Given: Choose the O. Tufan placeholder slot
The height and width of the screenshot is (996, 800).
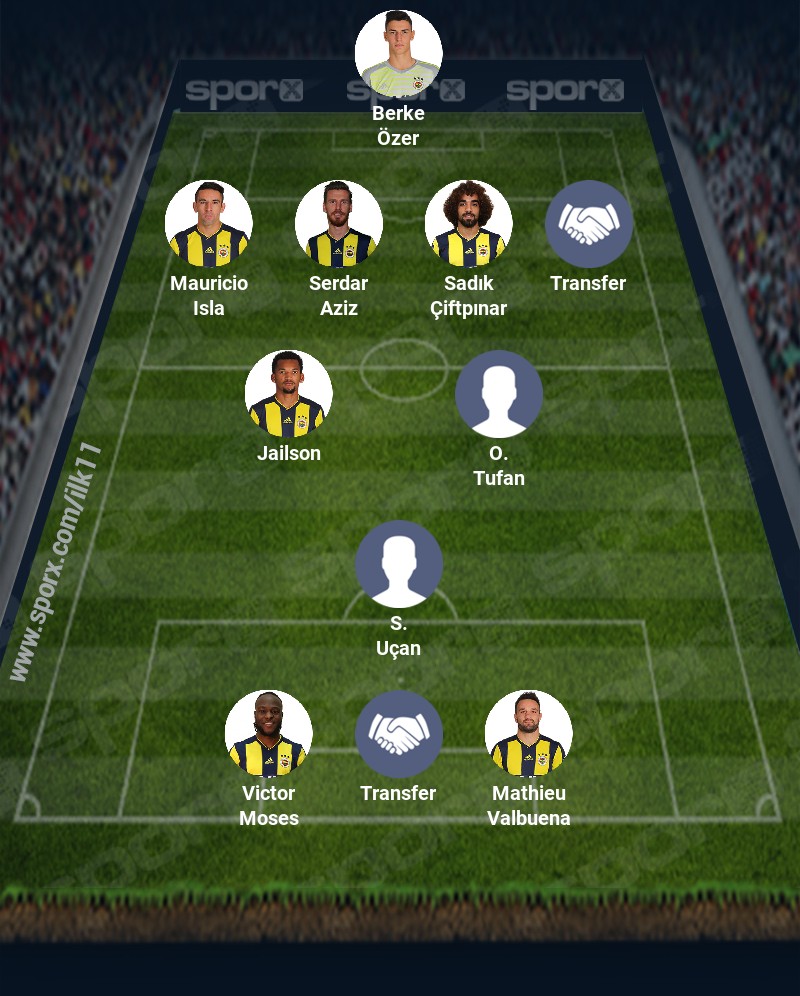Looking at the screenshot, I should pyautogui.click(x=498, y=394).
